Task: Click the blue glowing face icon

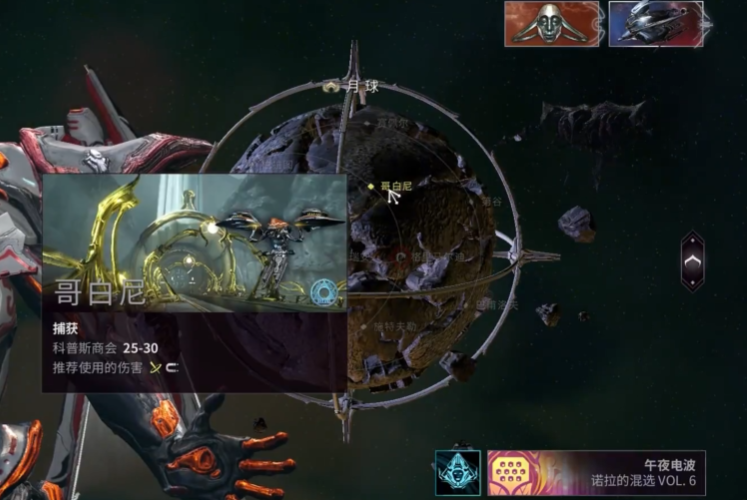Action: (x=457, y=472)
